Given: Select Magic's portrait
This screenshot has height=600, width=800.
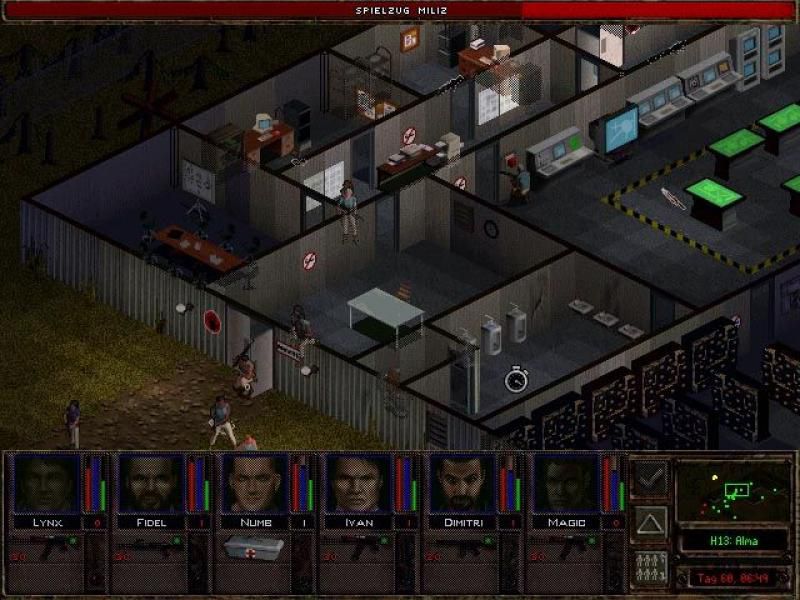Looking at the screenshot, I should pyautogui.click(x=566, y=484).
